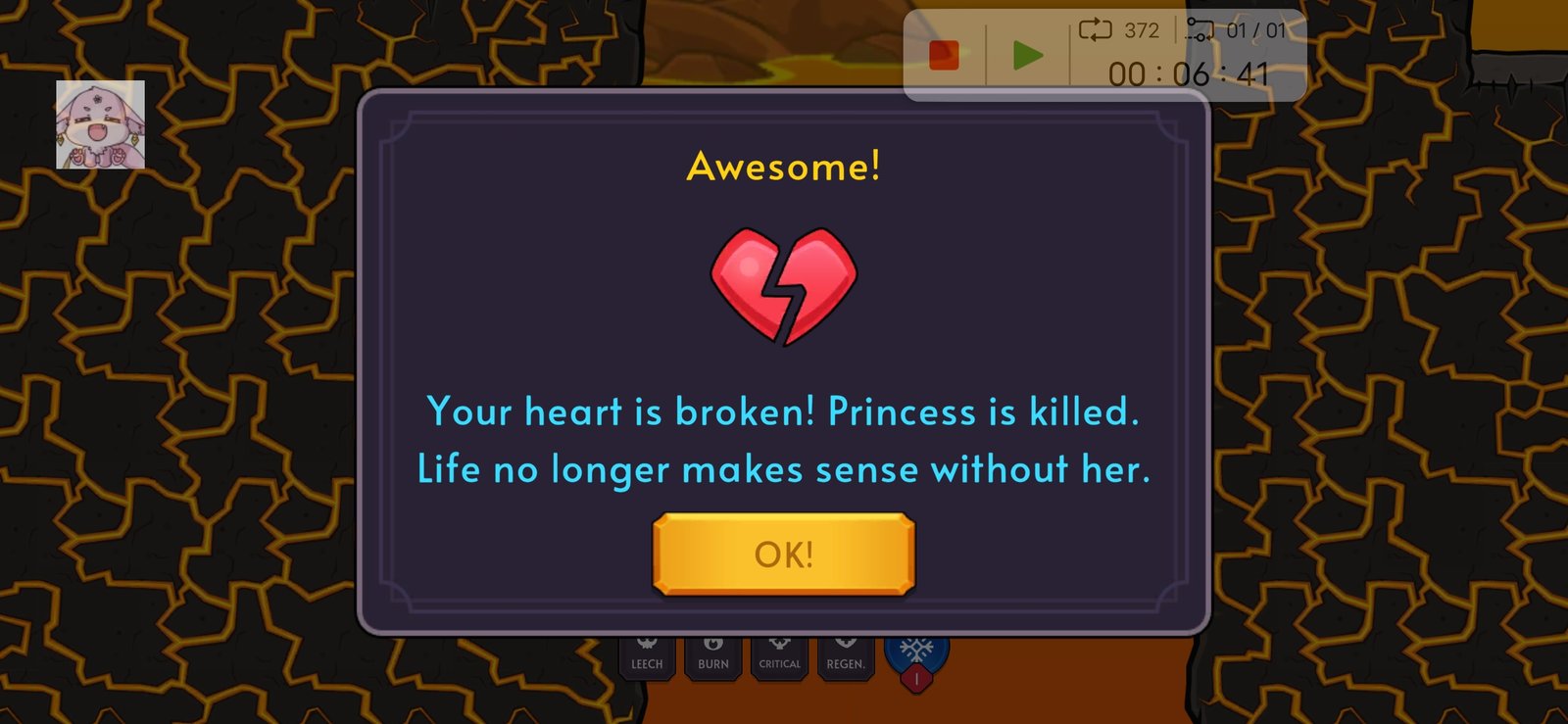This screenshot has height=724, width=1568.
Task: Toggle looping via the repeat arrows icon
Action: pyautogui.click(x=1096, y=29)
